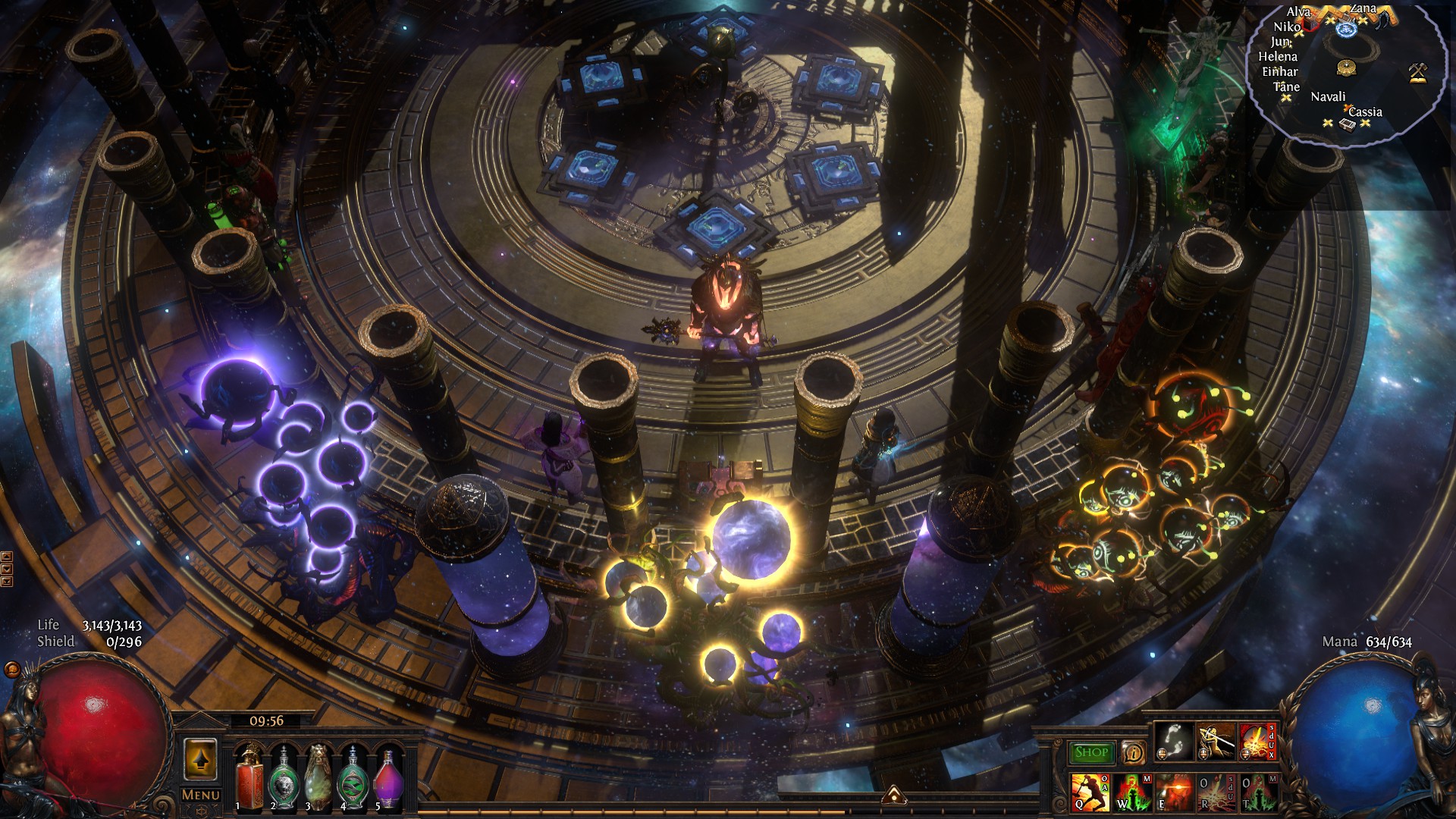Use the green lion-emblem flask in slot 2
1456x819 pixels.
(x=284, y=777)
